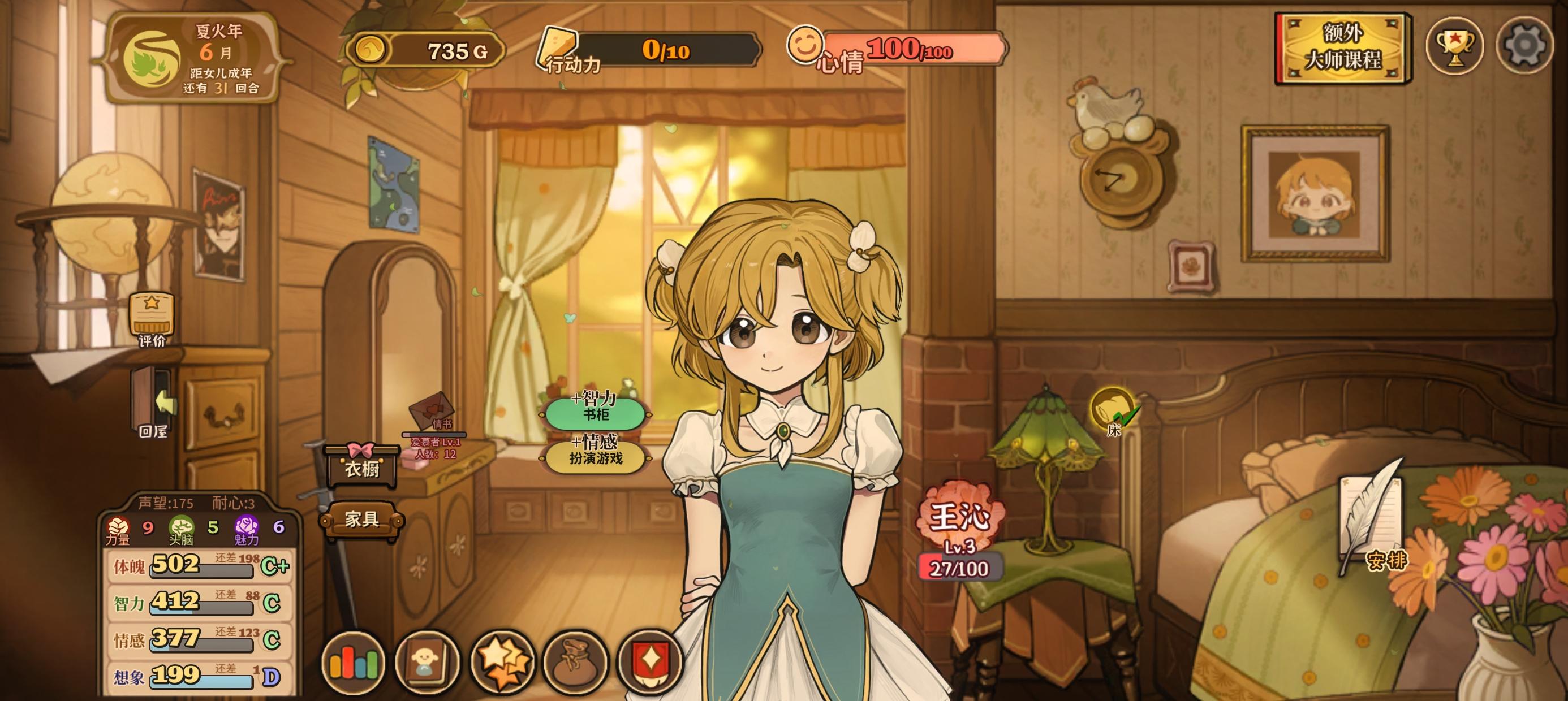Open the trophy achievements icon
The height and width of the screenshot is (701, 1568).
click(1455, 46)
